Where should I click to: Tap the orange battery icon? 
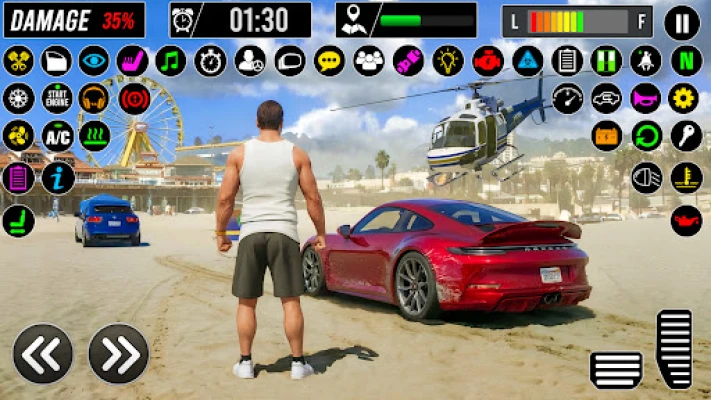(x=607, y=135)
